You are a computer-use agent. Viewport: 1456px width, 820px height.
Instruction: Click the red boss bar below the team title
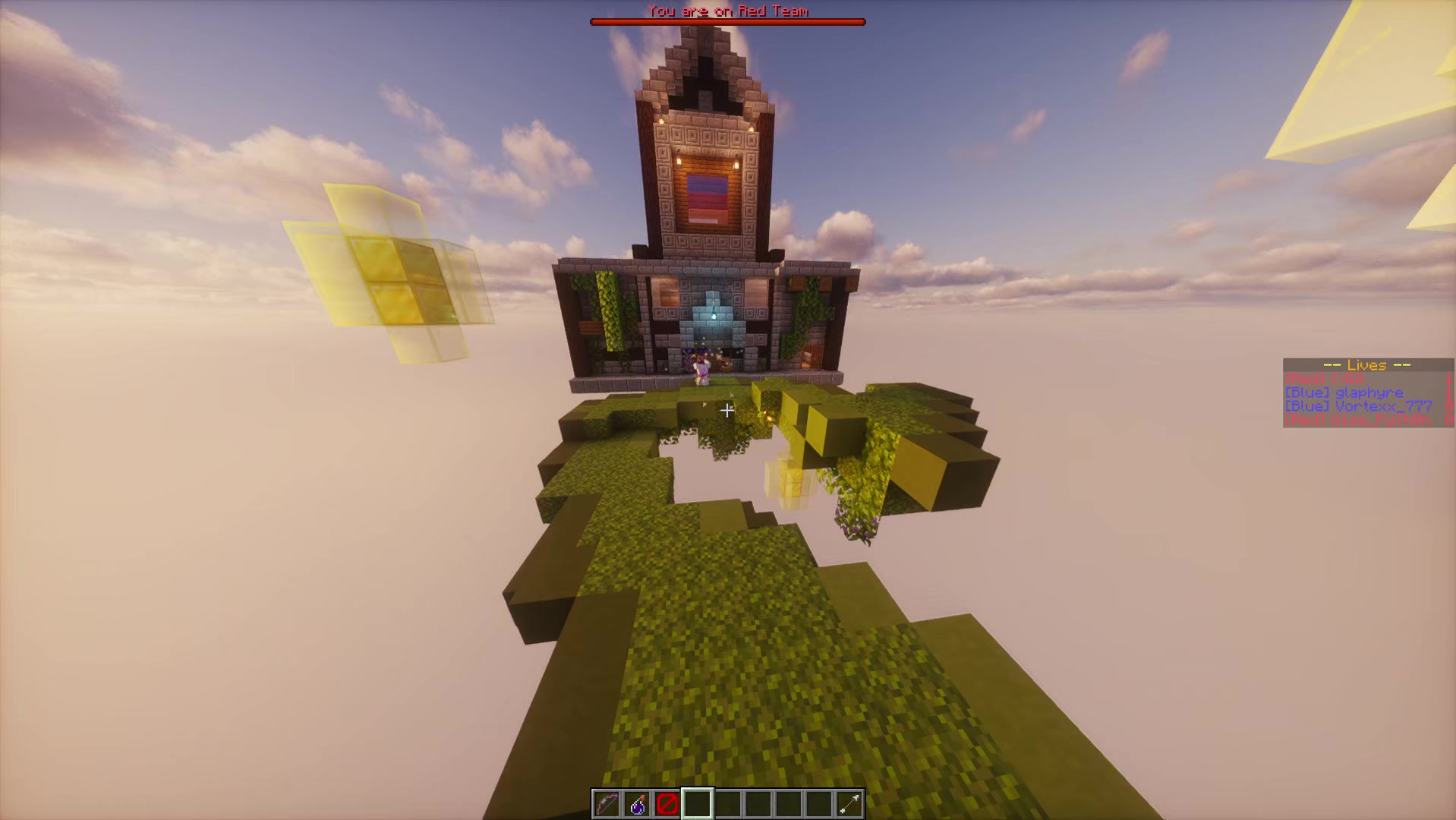click(727, 21)
